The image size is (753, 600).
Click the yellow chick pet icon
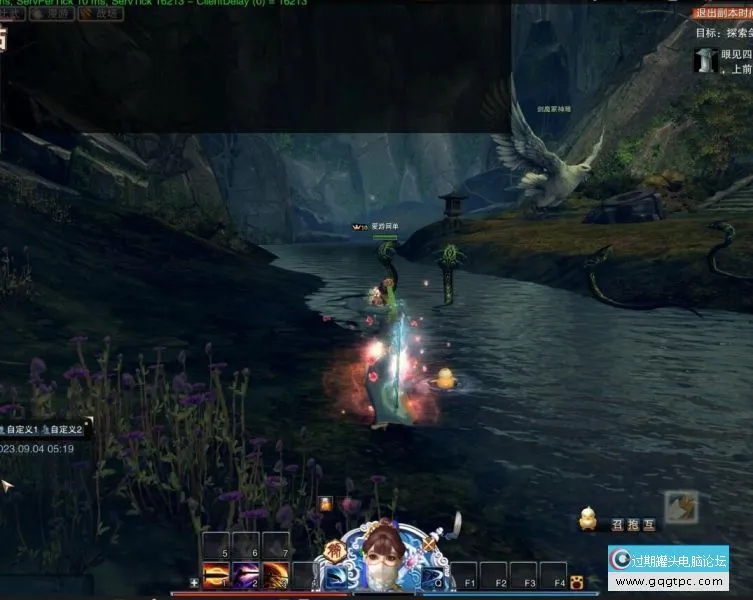pos(589,519)
